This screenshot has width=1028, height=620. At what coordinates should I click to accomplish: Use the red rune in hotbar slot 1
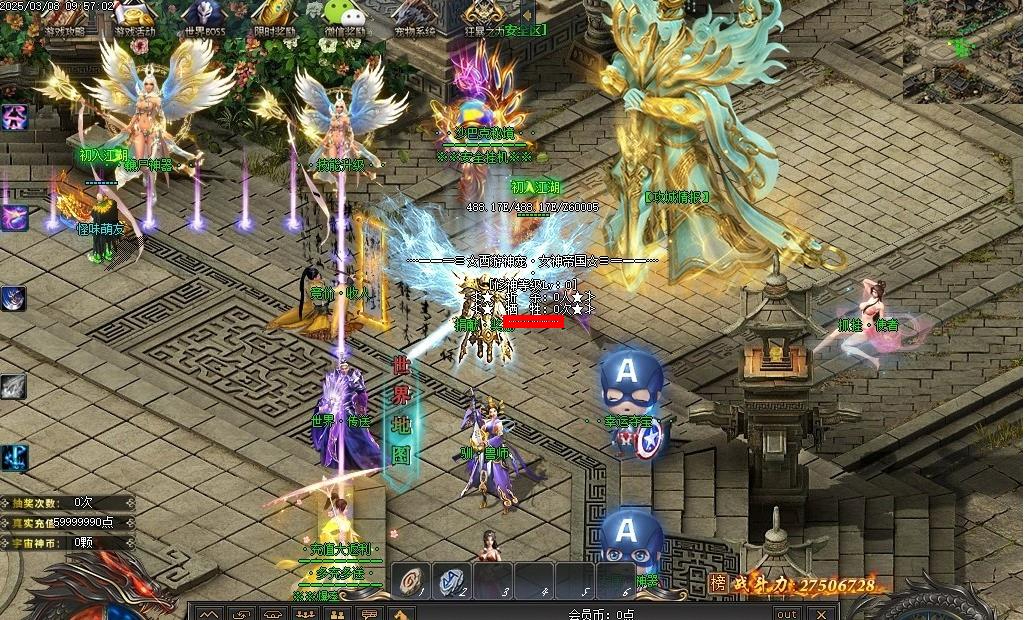[410, 579]
